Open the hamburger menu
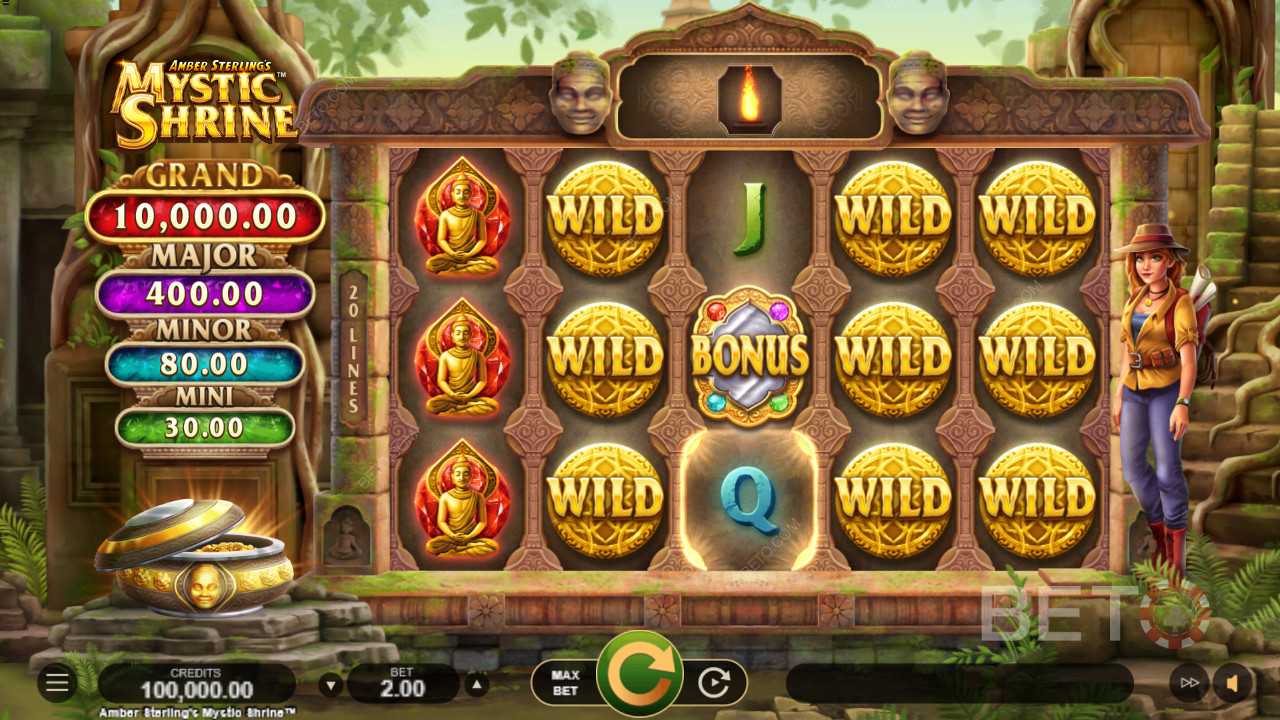 [57, 683]
